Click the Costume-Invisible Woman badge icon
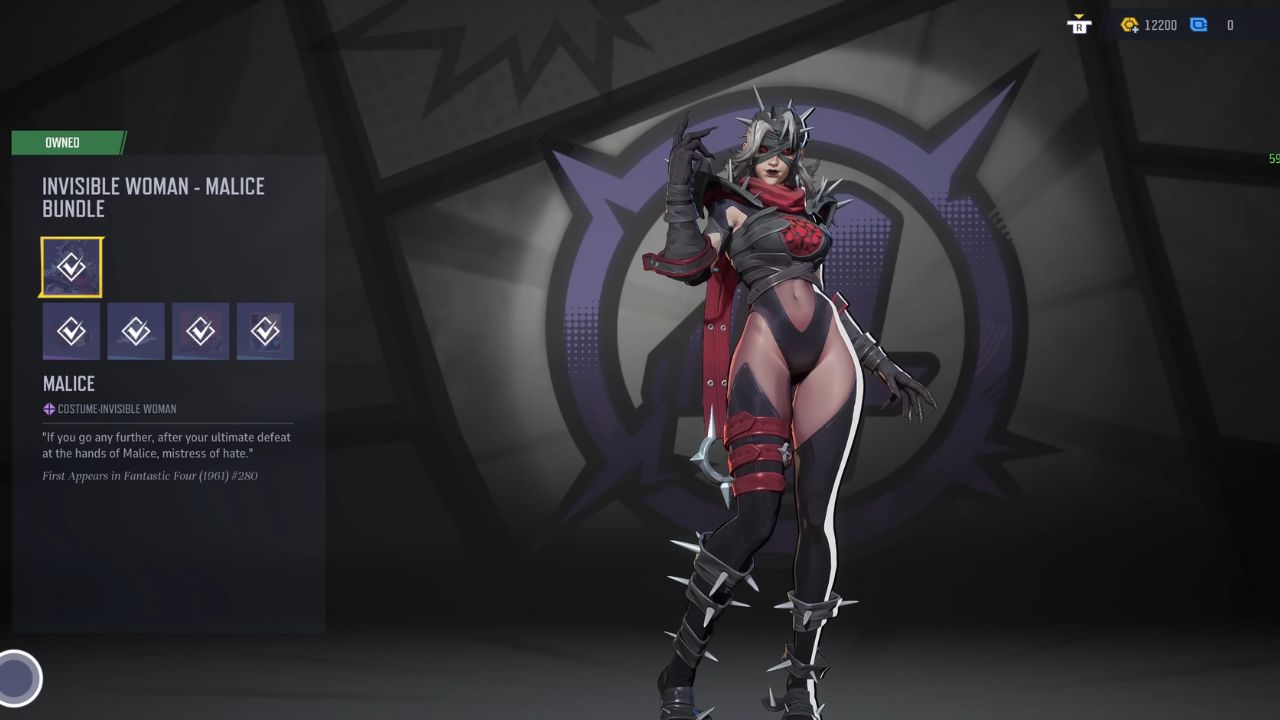The height and width of the screenshot is (720, 1280). (x=48, y=408)
